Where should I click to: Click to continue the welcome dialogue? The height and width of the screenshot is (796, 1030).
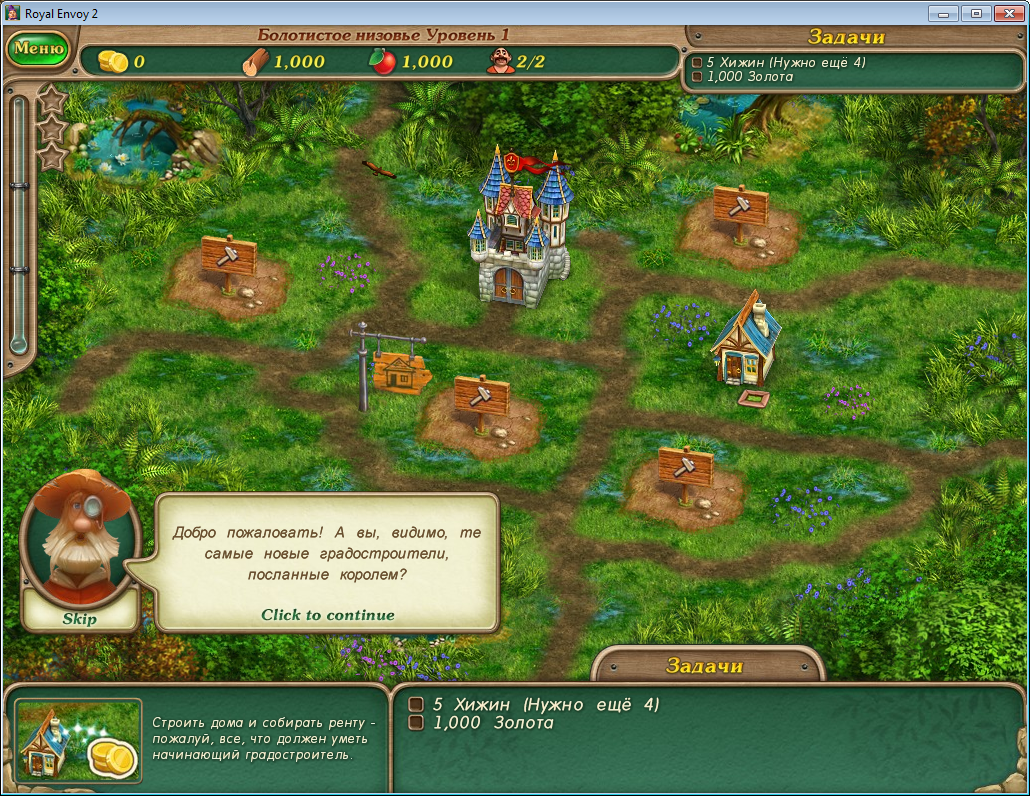pos(327,615)
